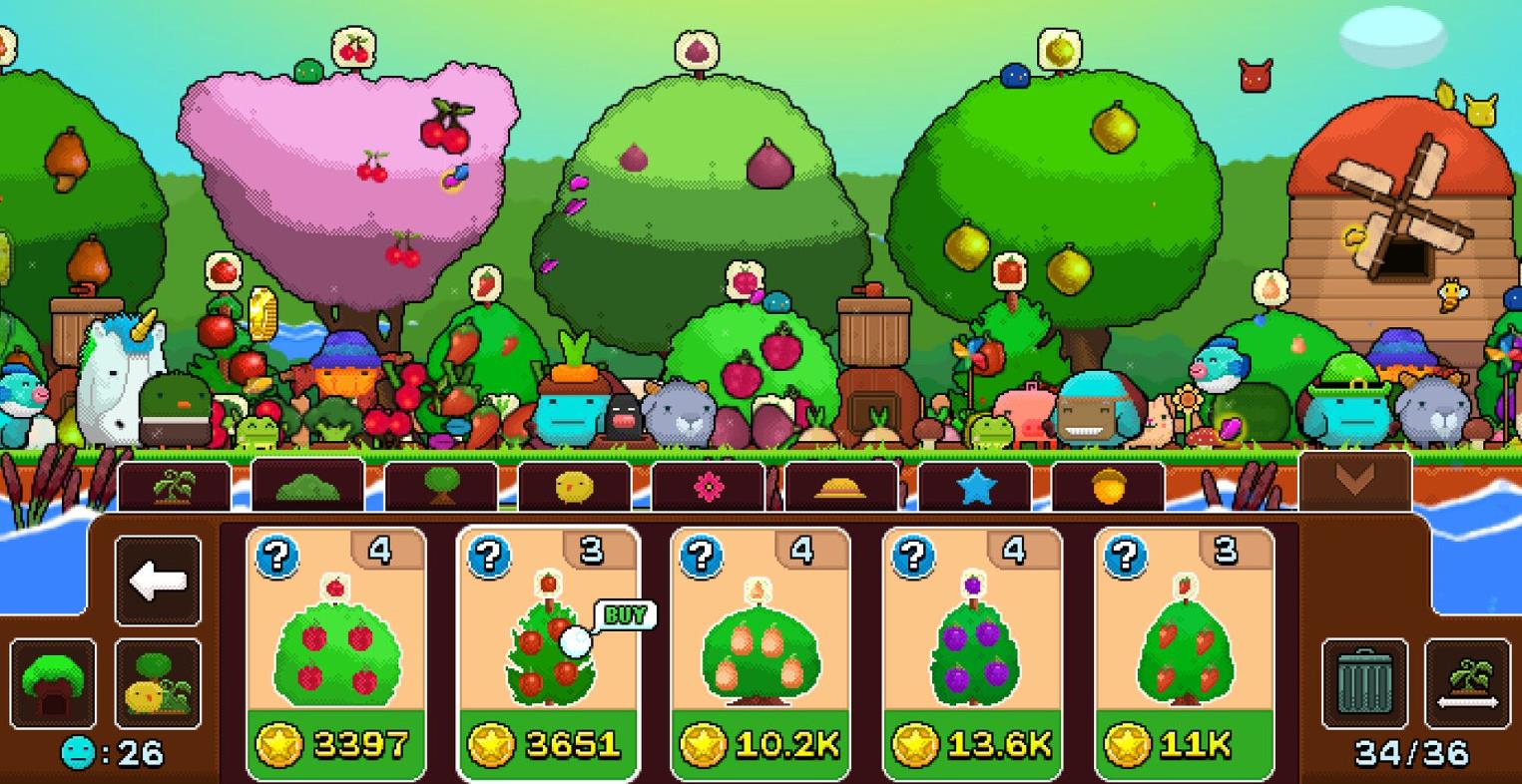Open the acorn category in the shop bar

tap(1107, 483)
